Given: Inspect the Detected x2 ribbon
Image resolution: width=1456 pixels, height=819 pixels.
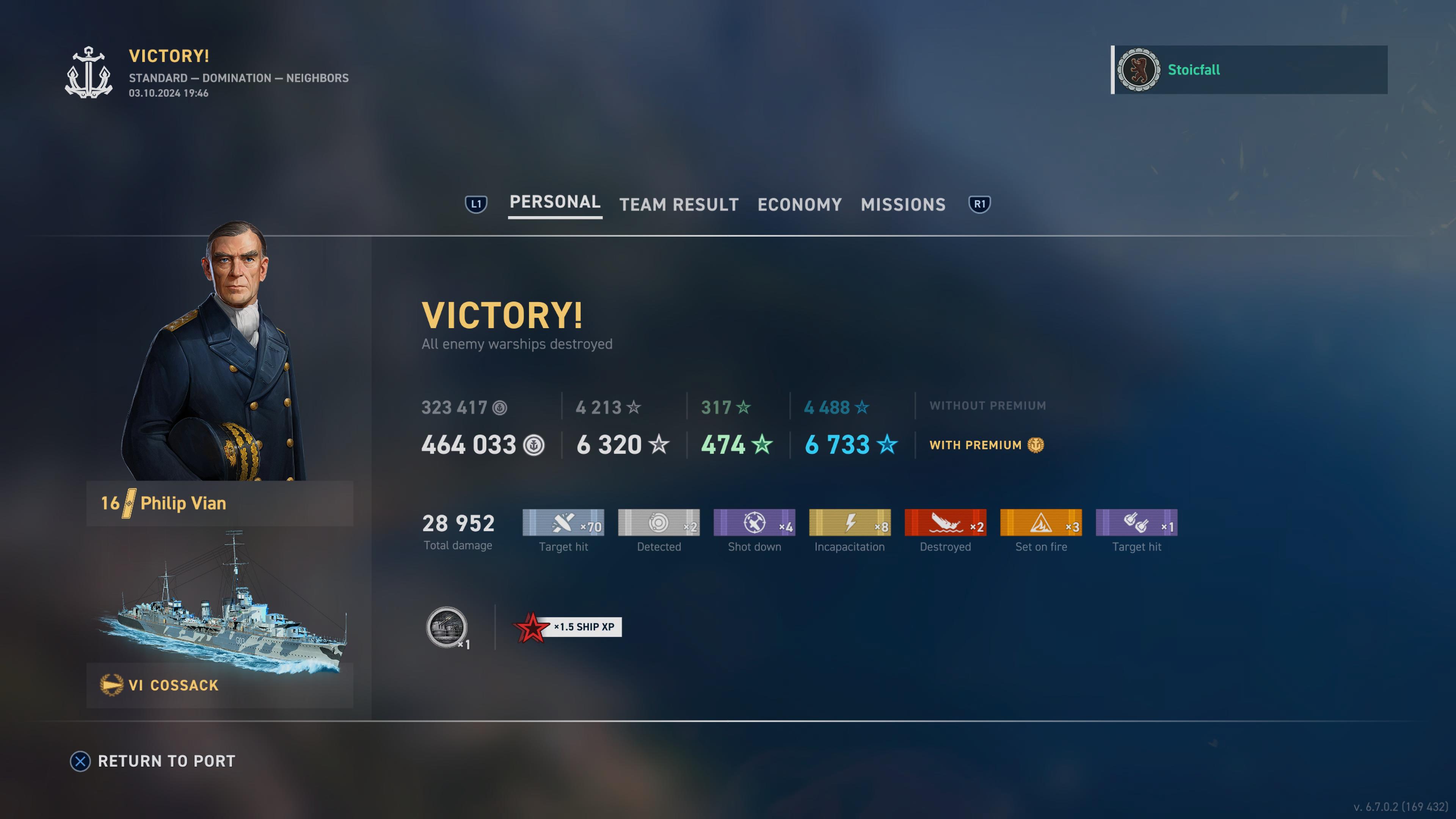Looking at the screenshot, I should tap(659, 523).
